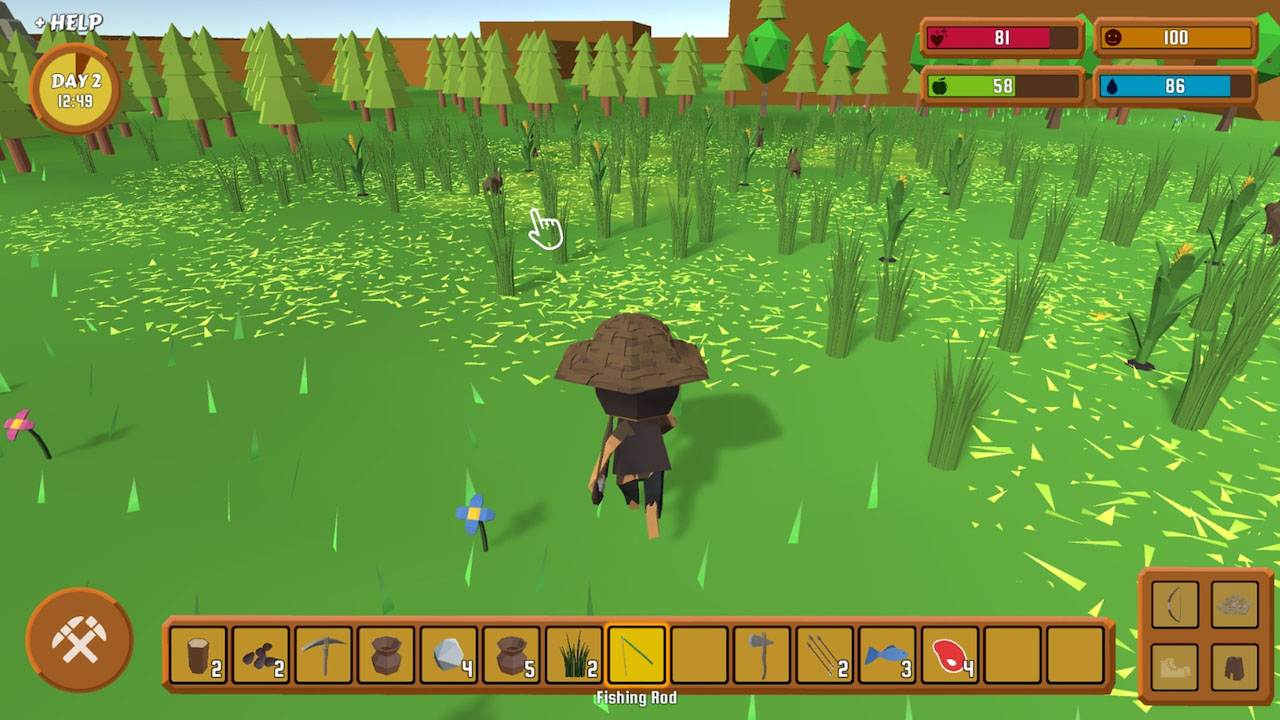The image size is (1280, 720).
Task: Select the stone hotbar slot showing 4
Action: pyautogui.click(x=447, y=650)
